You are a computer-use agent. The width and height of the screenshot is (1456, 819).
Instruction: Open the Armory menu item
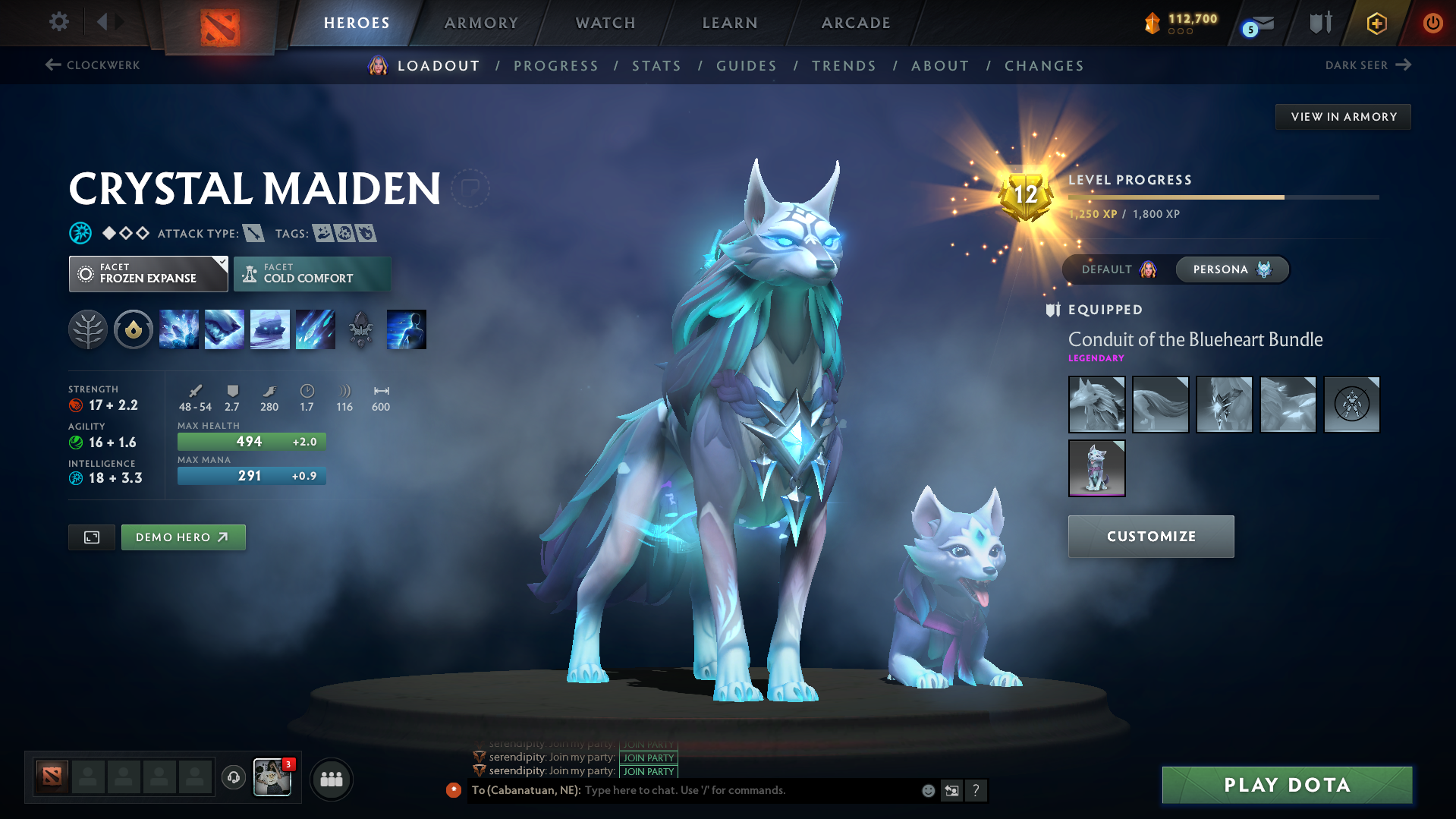tap(481, 23)
